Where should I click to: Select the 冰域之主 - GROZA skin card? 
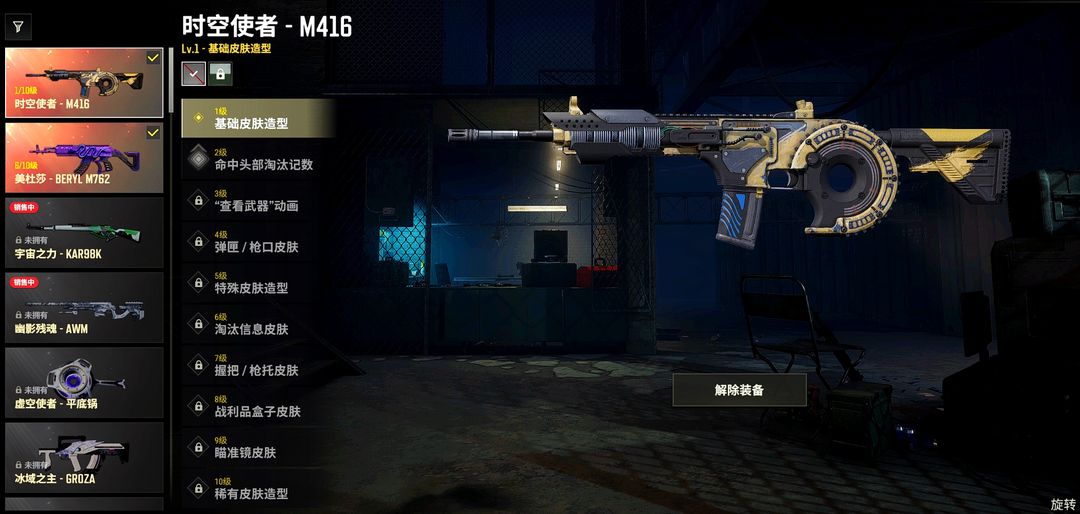click(84, 457)
